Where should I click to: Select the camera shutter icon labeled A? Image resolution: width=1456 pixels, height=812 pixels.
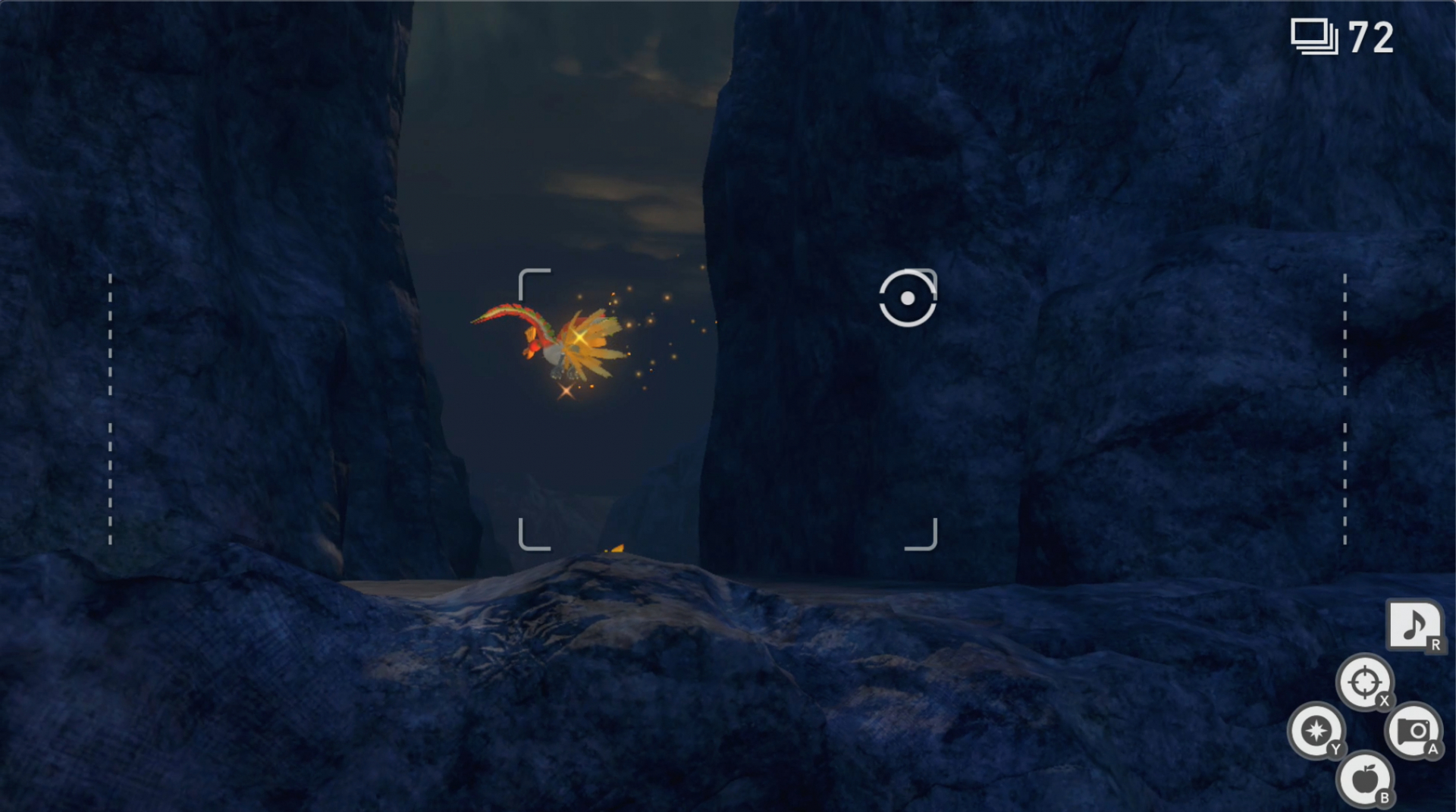click(x=1415, y=732)
